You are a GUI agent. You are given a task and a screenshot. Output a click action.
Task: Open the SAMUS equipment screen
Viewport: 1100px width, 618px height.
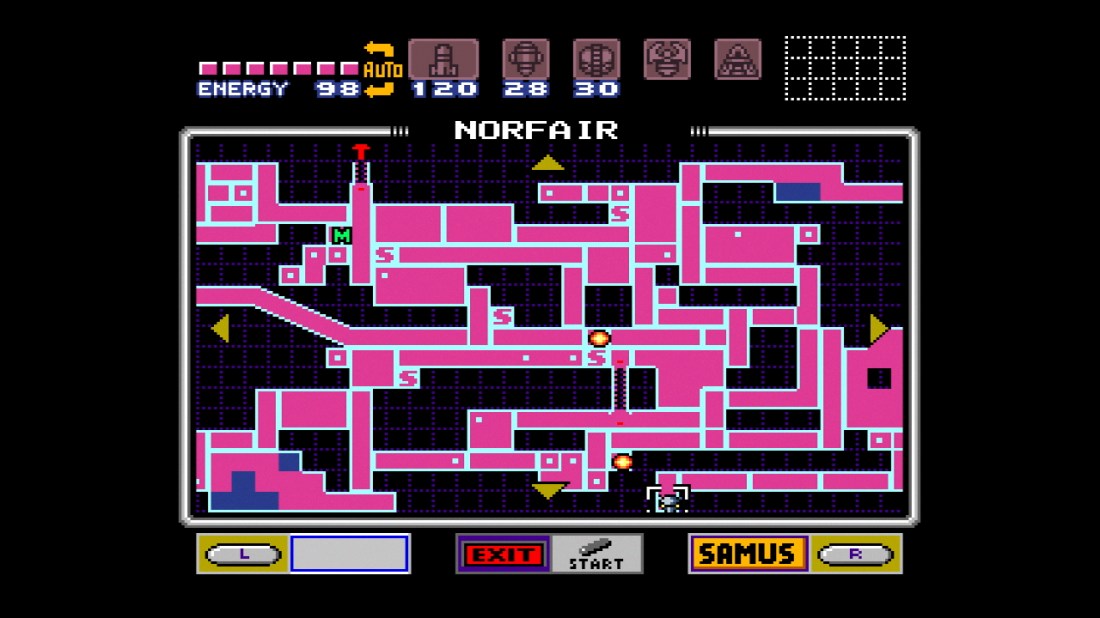[x=747, y=553]
